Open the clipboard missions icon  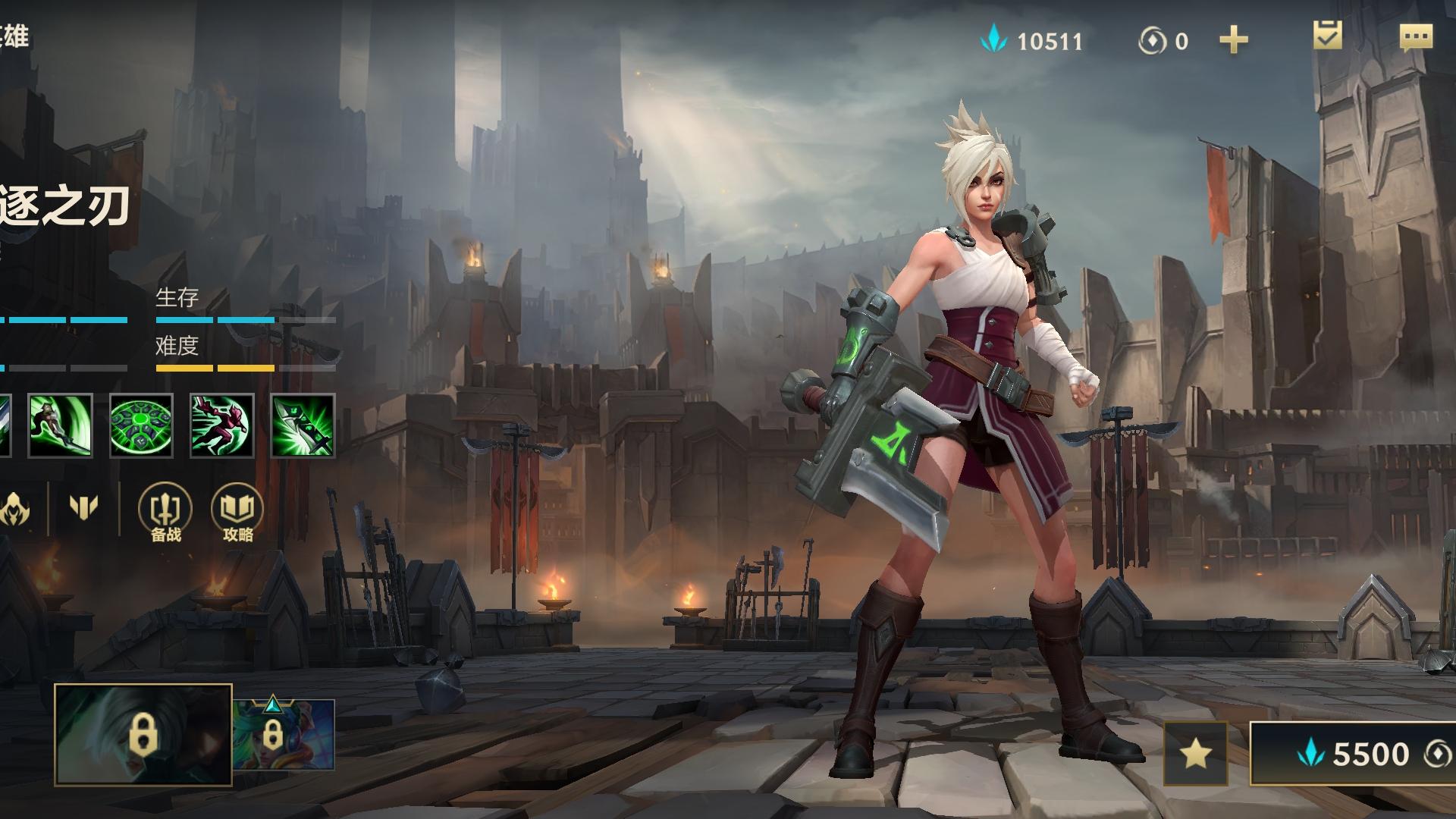click(x=1327, y=36)
